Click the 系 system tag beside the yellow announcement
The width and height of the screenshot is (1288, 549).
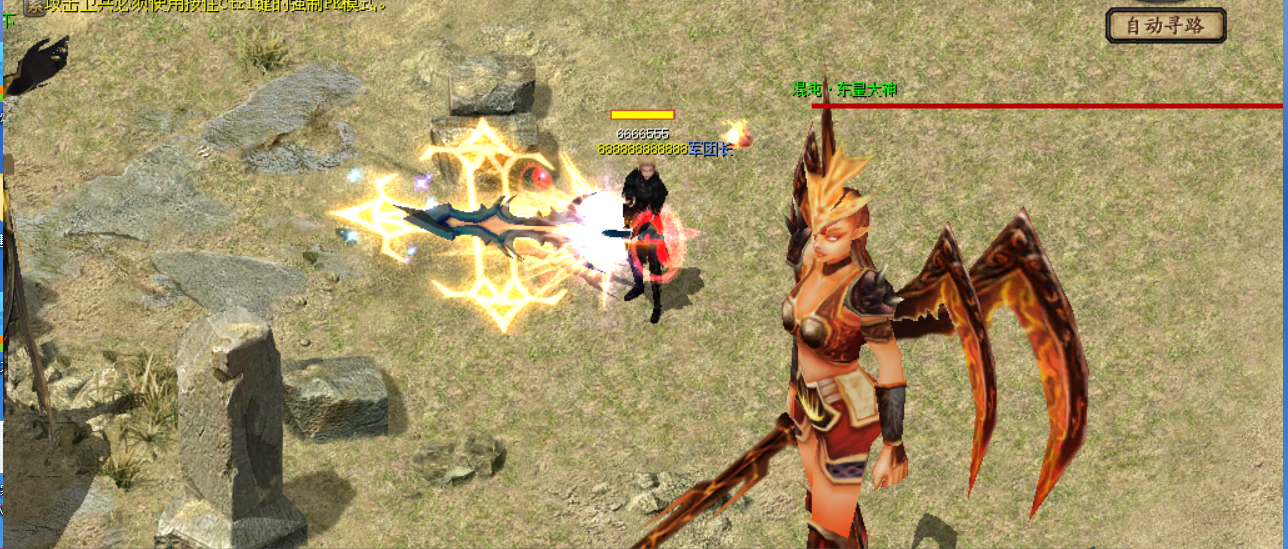[34, 6]
